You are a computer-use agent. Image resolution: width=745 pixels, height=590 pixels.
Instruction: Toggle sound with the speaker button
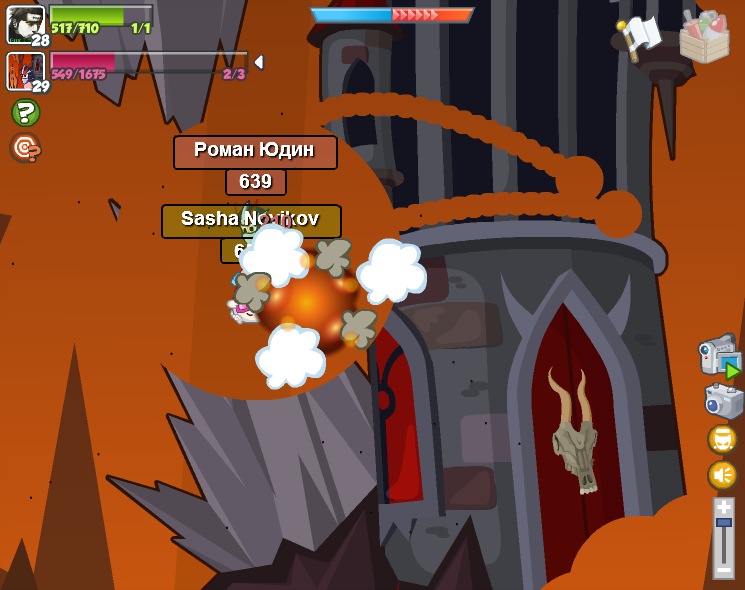tap(722, 474)
